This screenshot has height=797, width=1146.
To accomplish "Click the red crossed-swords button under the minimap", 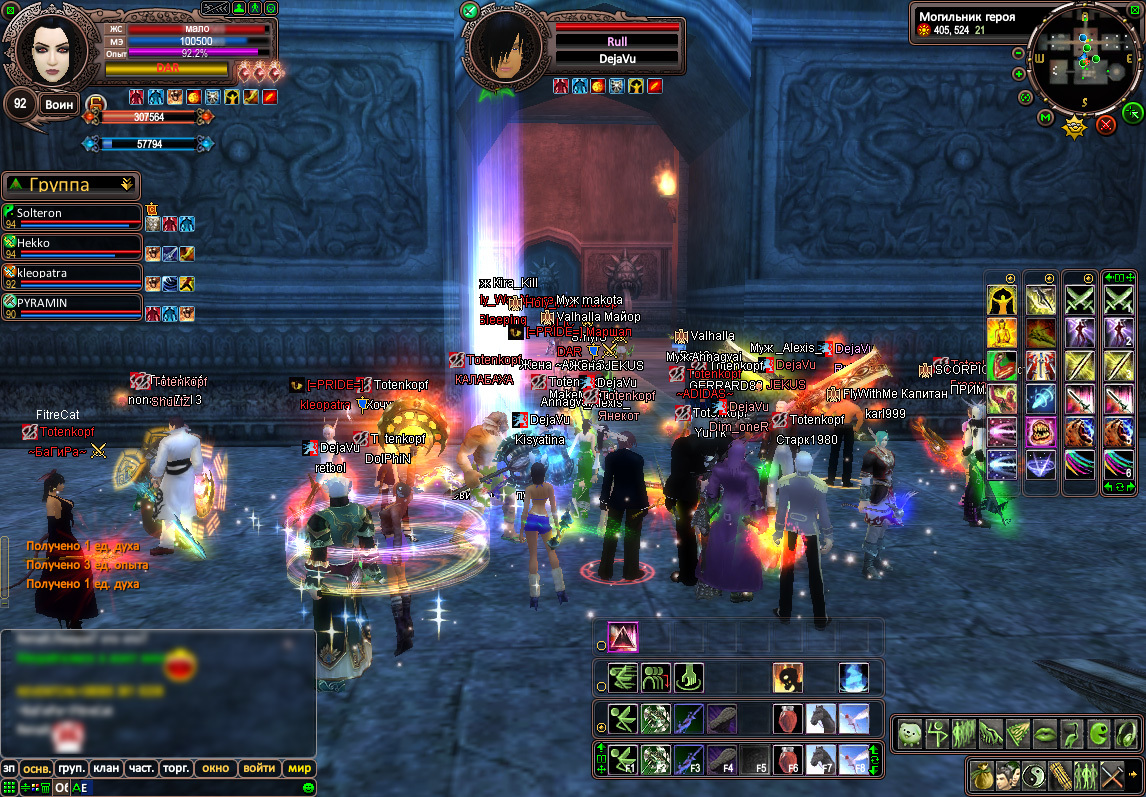I will (x=1106, y=125).
